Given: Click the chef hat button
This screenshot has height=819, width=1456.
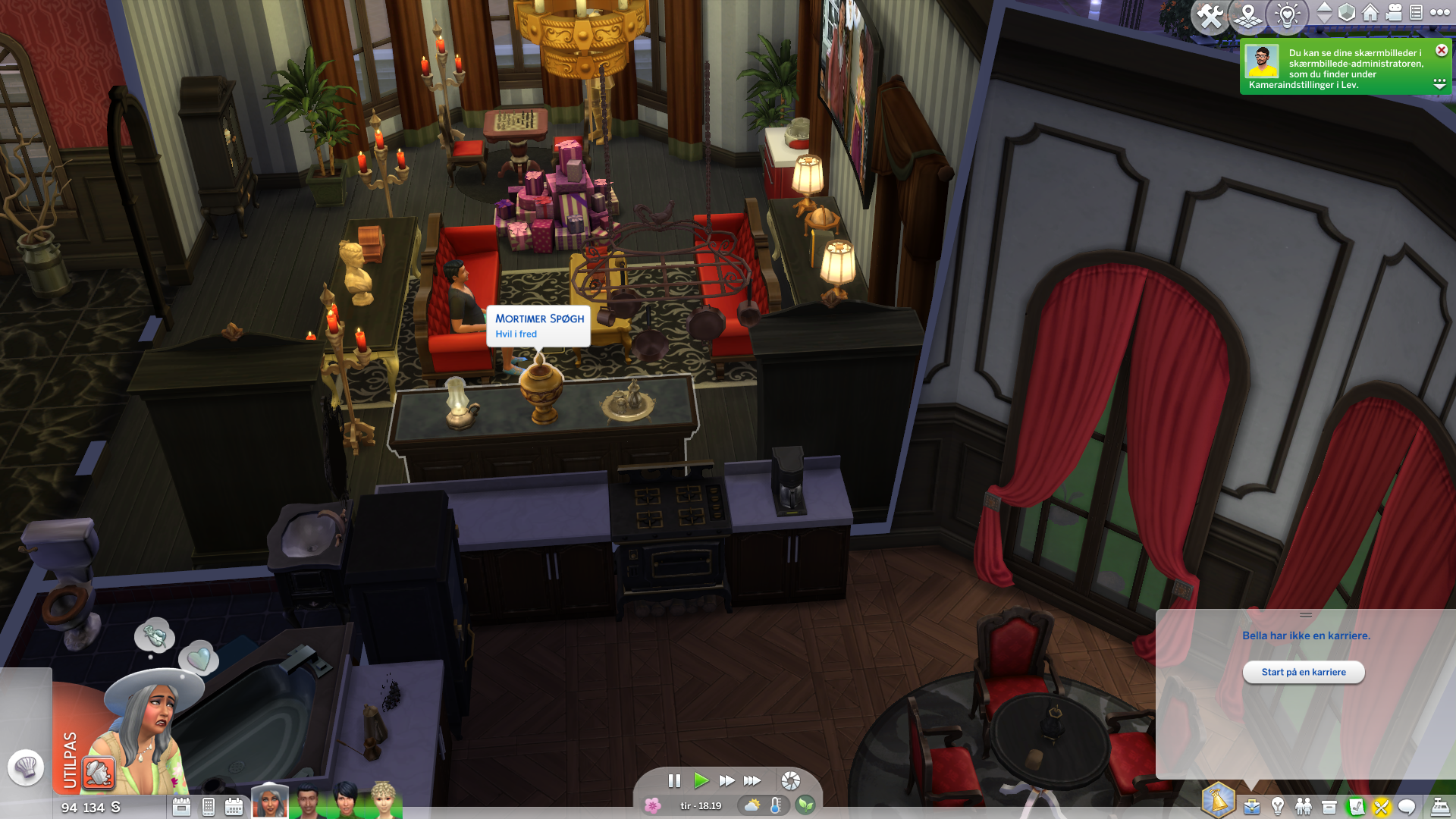Looking at the screenshot, I should click(26, 767).
